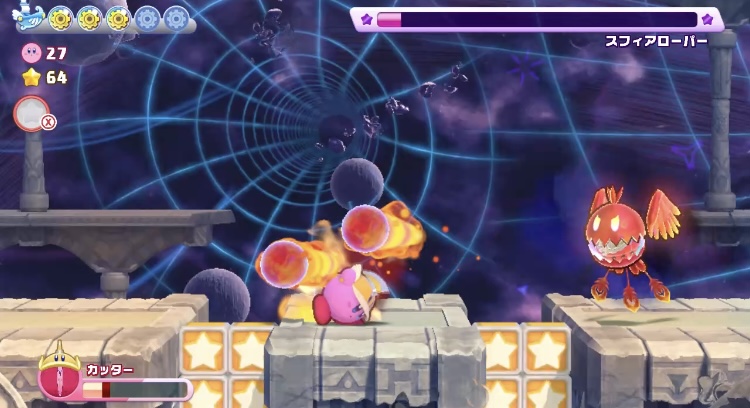The width and height of the screenshot is (750, 408).
Task: Click the Lor Starcutter ship icon
Action: pyautogui.click(x=29, y=17)
